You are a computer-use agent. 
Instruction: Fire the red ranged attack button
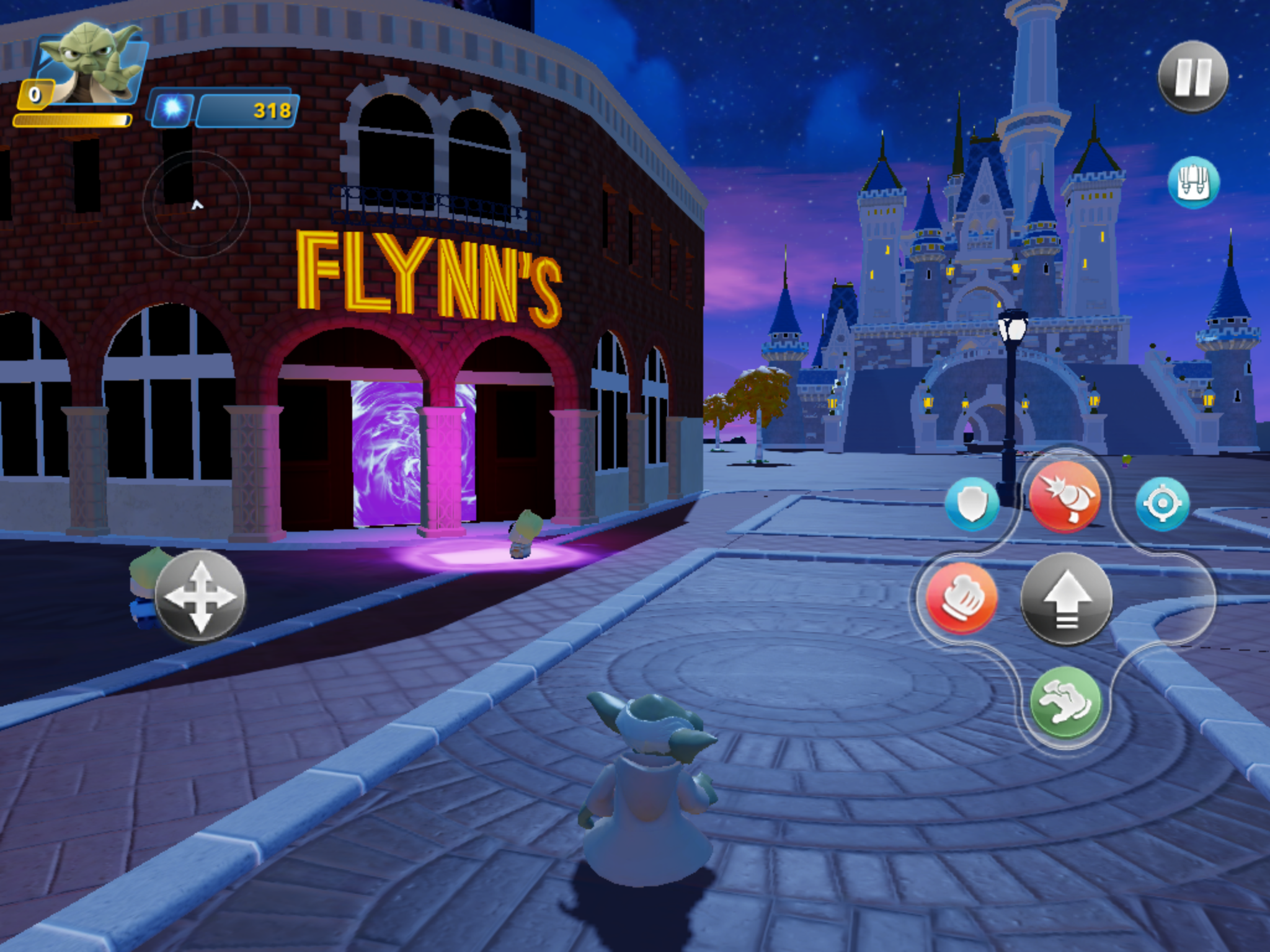coord(1064,496)
